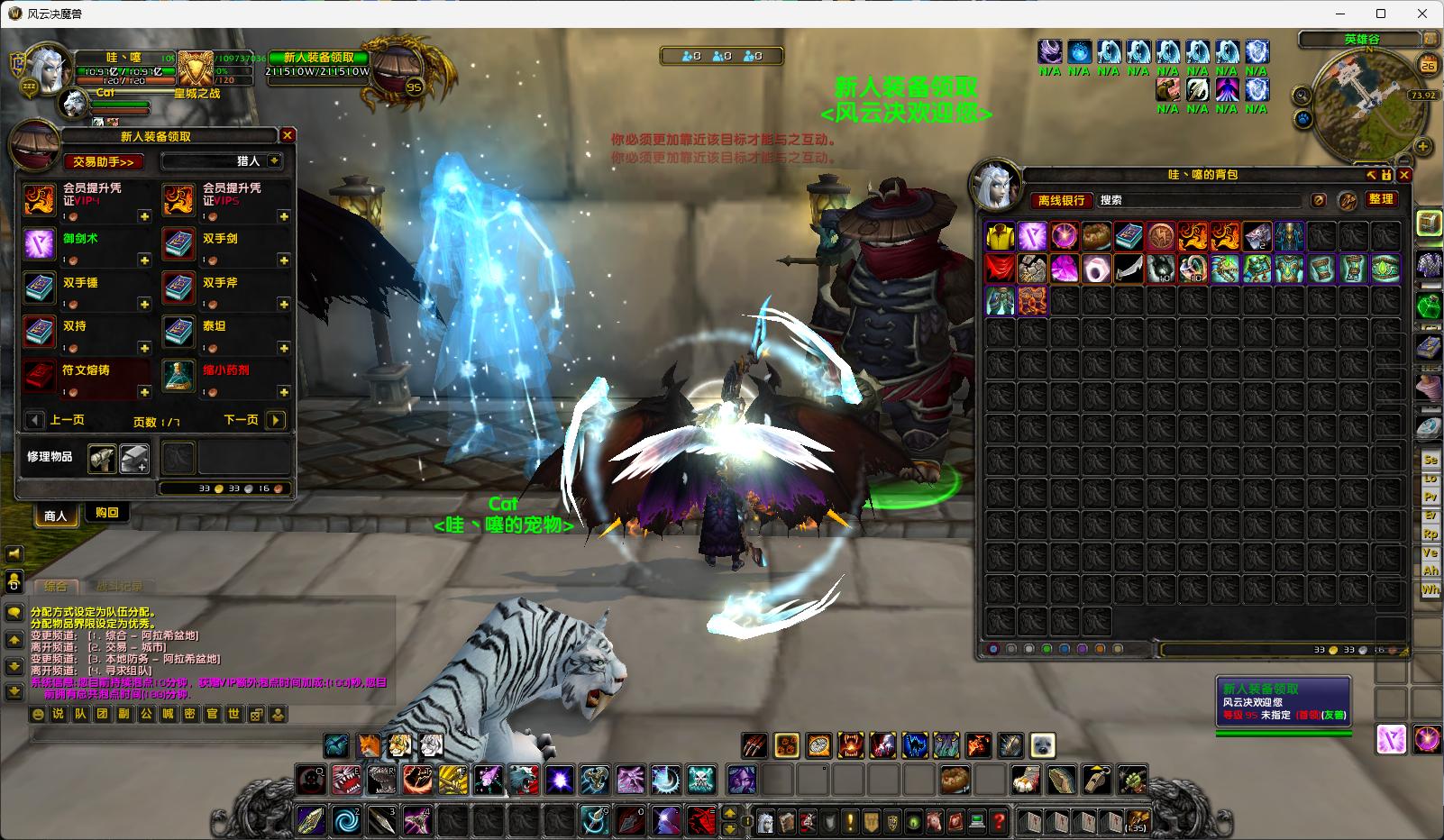1444x840 pixels.
Task: Close the backpack window
Action: click(x=1404, y=175)
